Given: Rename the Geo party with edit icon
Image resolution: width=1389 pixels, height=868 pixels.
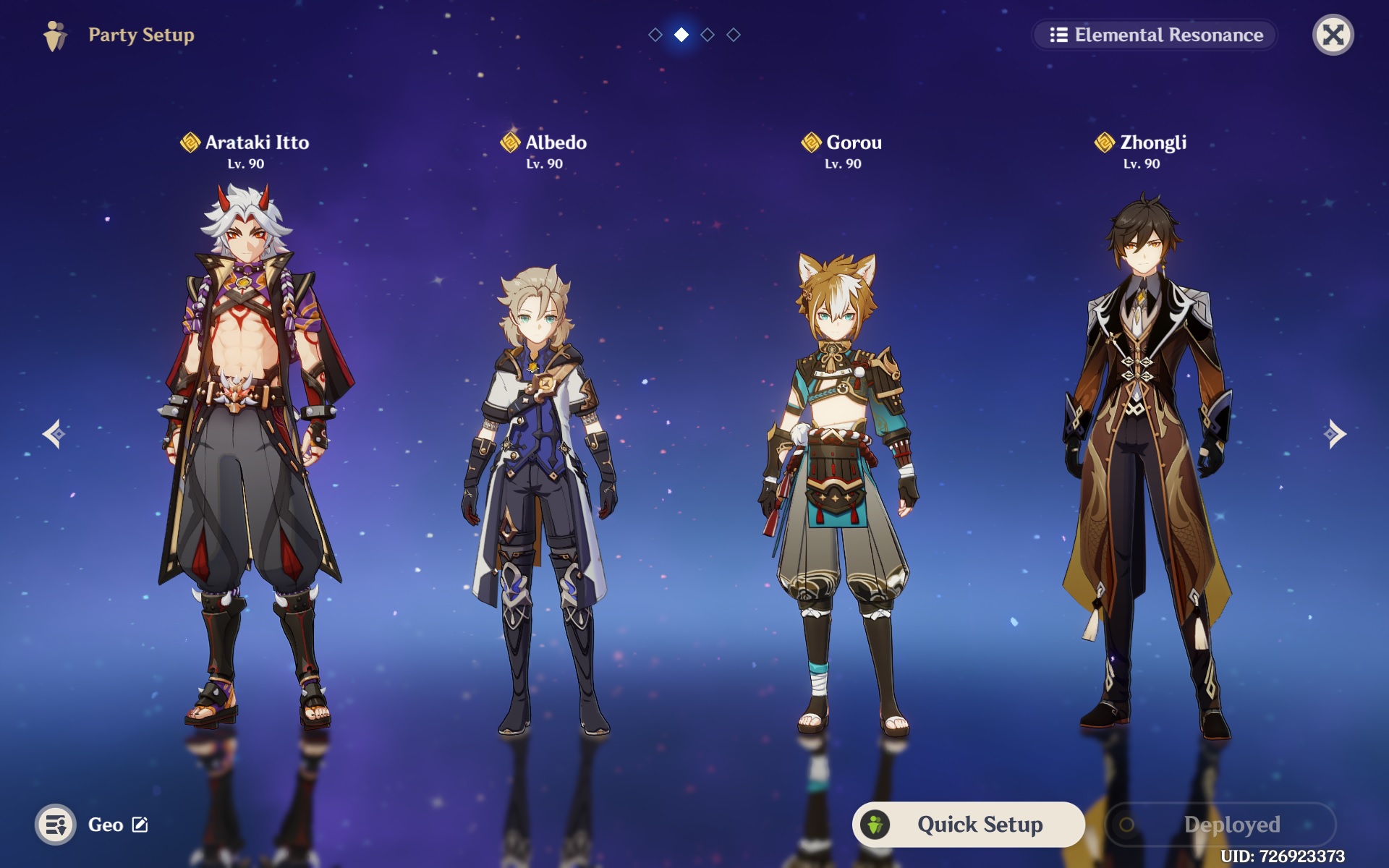Looking at the screenshot, I should pos(140,825).
